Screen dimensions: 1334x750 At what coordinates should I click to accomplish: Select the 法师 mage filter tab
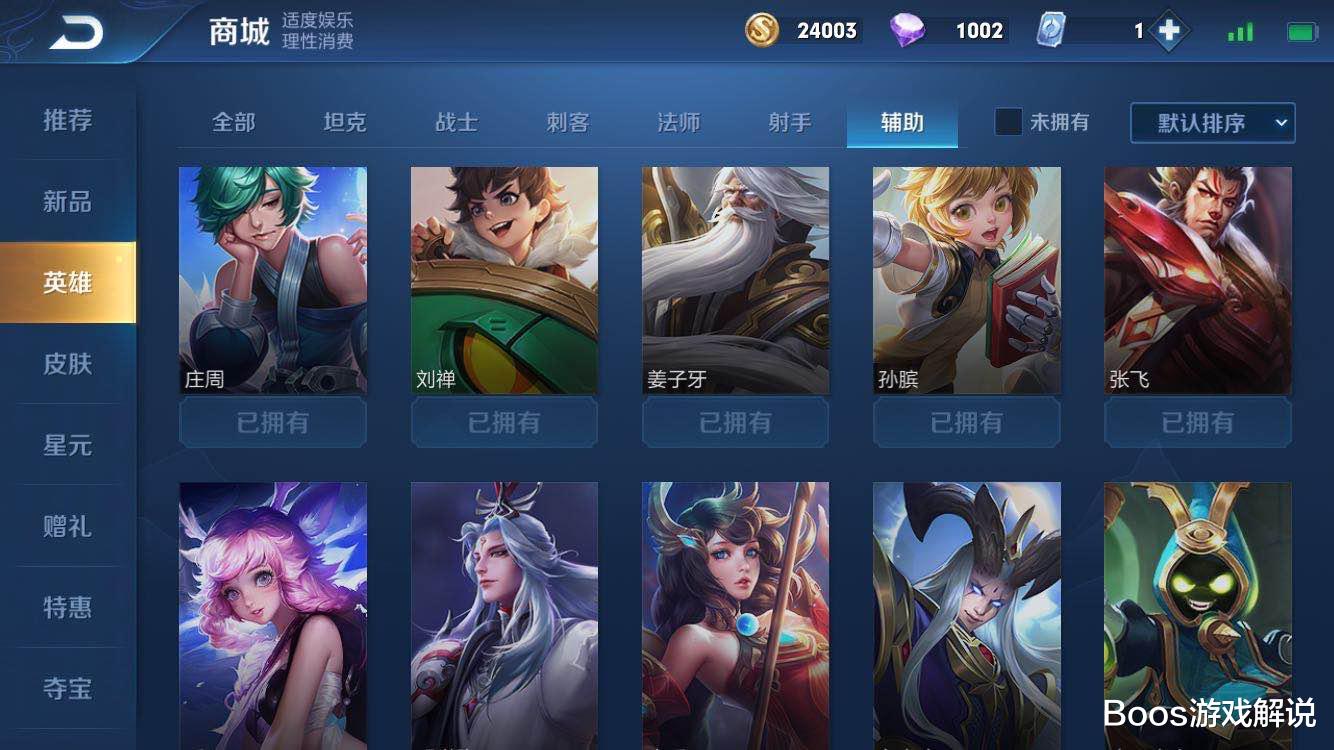click(x=676, y=120)
